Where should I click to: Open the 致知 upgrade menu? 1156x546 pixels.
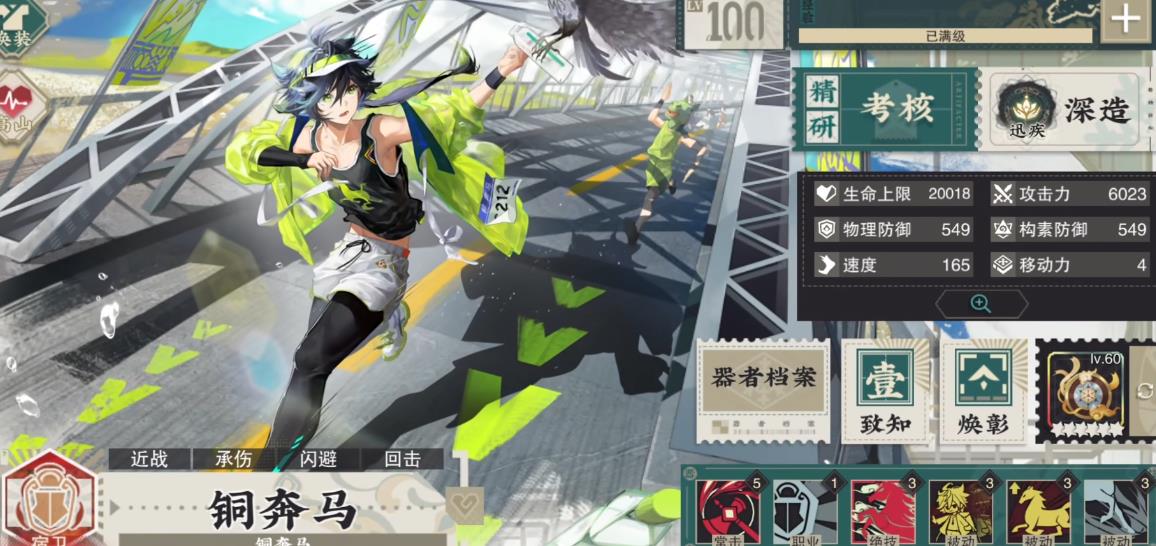coord(886,391)
